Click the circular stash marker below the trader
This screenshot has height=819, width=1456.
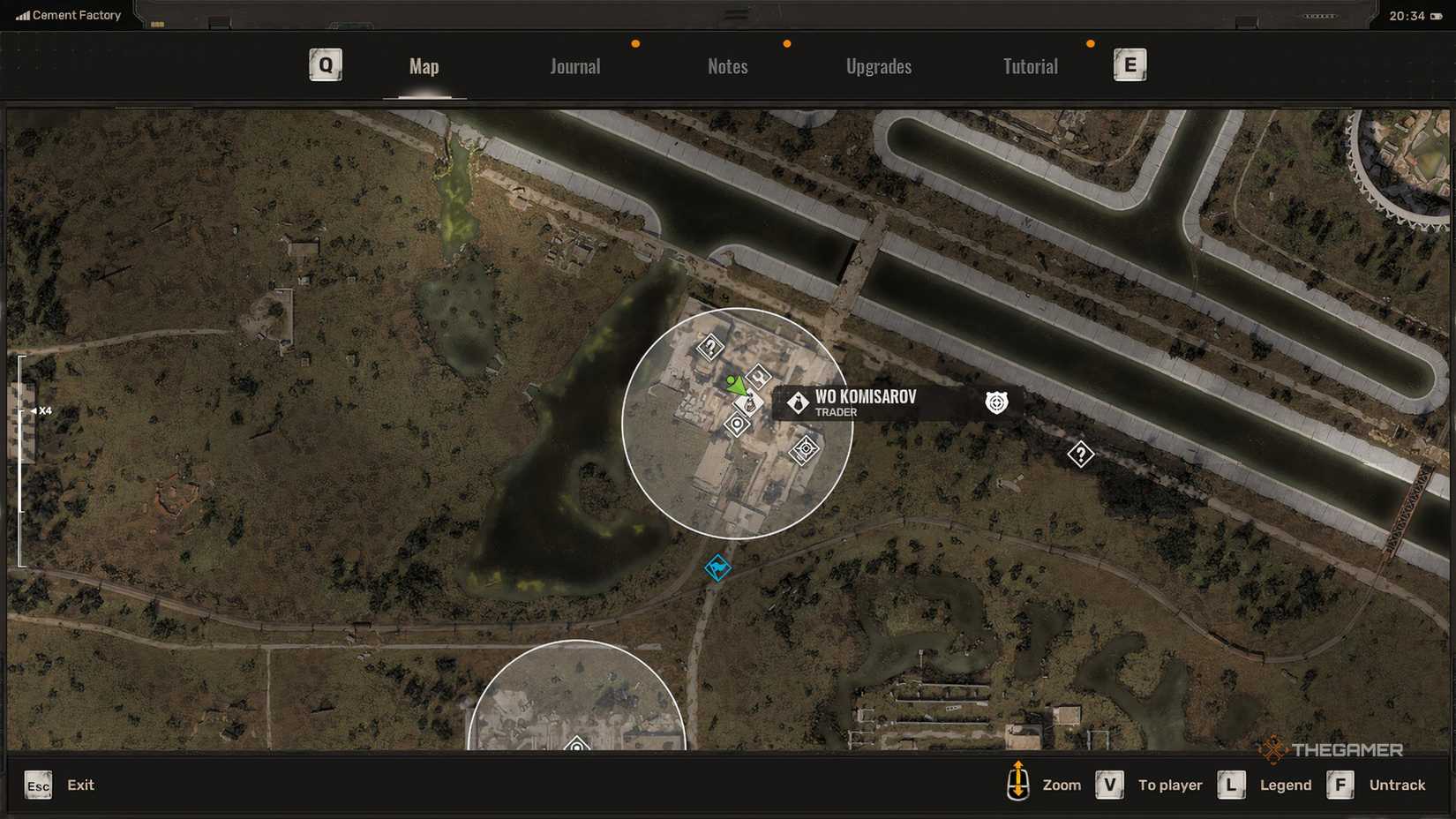tap(737, 425)
